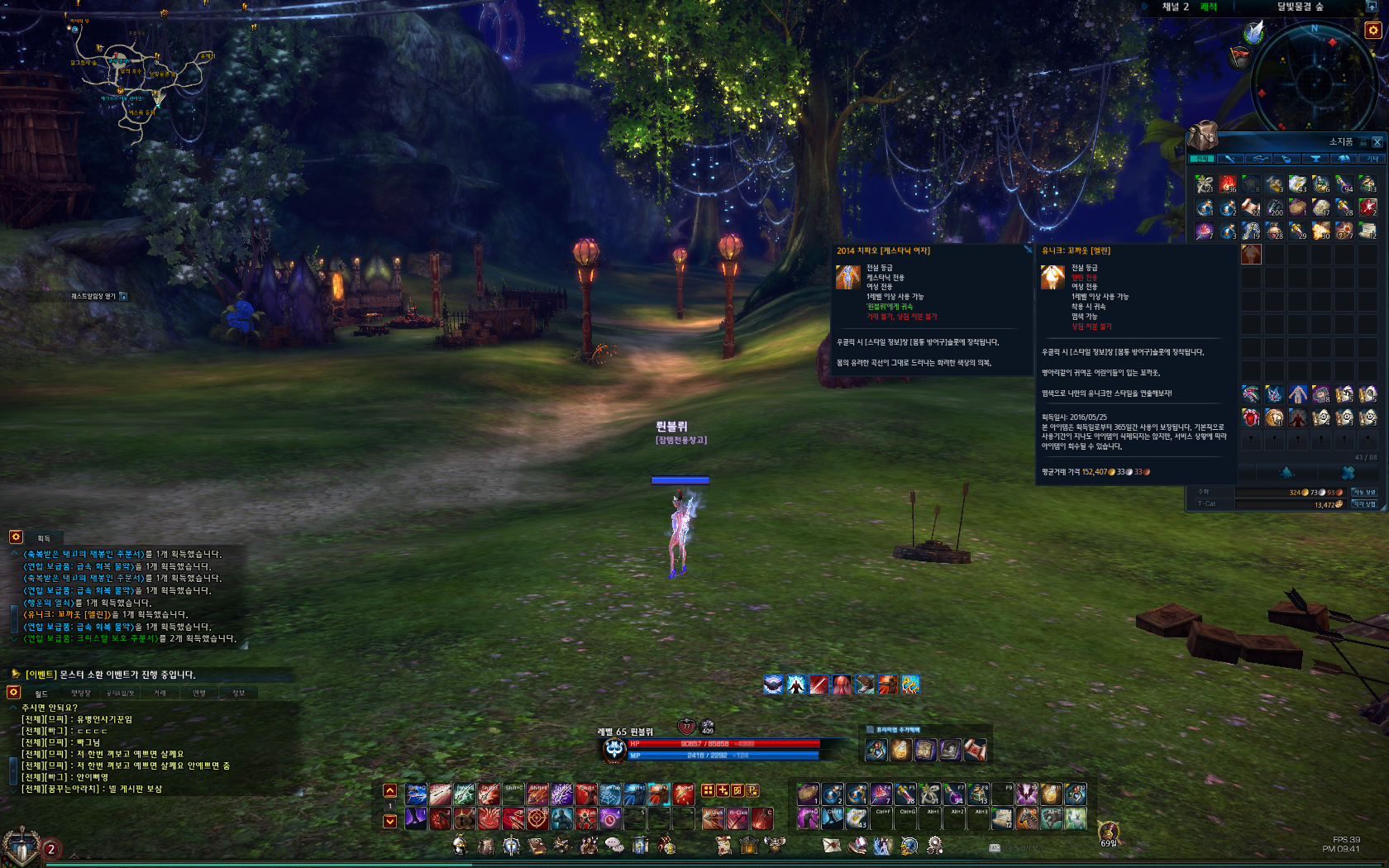The height and width of the screenshot is (868, 1389).
Task: Open the 획득 loot log gear settings
Action: coord(16,537)
